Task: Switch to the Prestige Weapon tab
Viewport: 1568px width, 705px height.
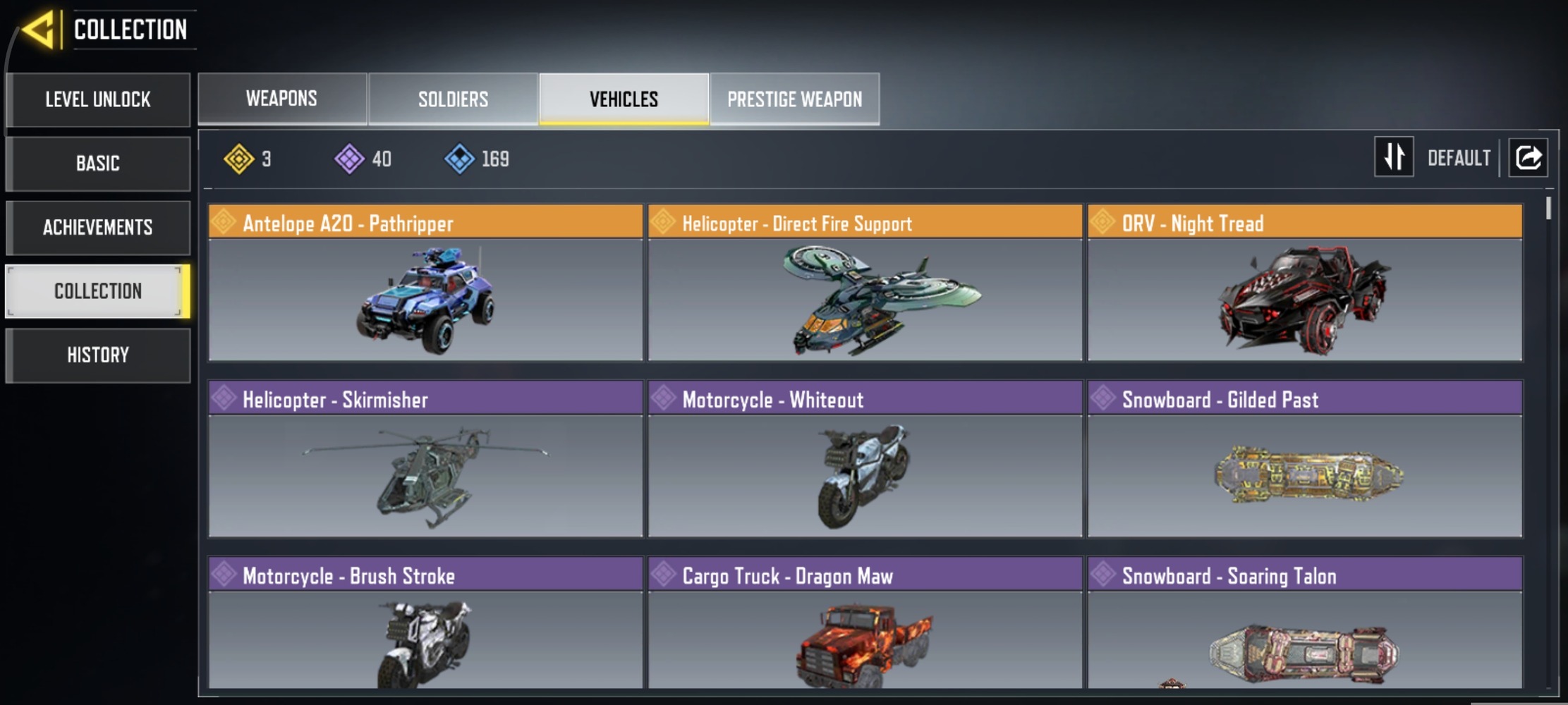Action: 794,99
